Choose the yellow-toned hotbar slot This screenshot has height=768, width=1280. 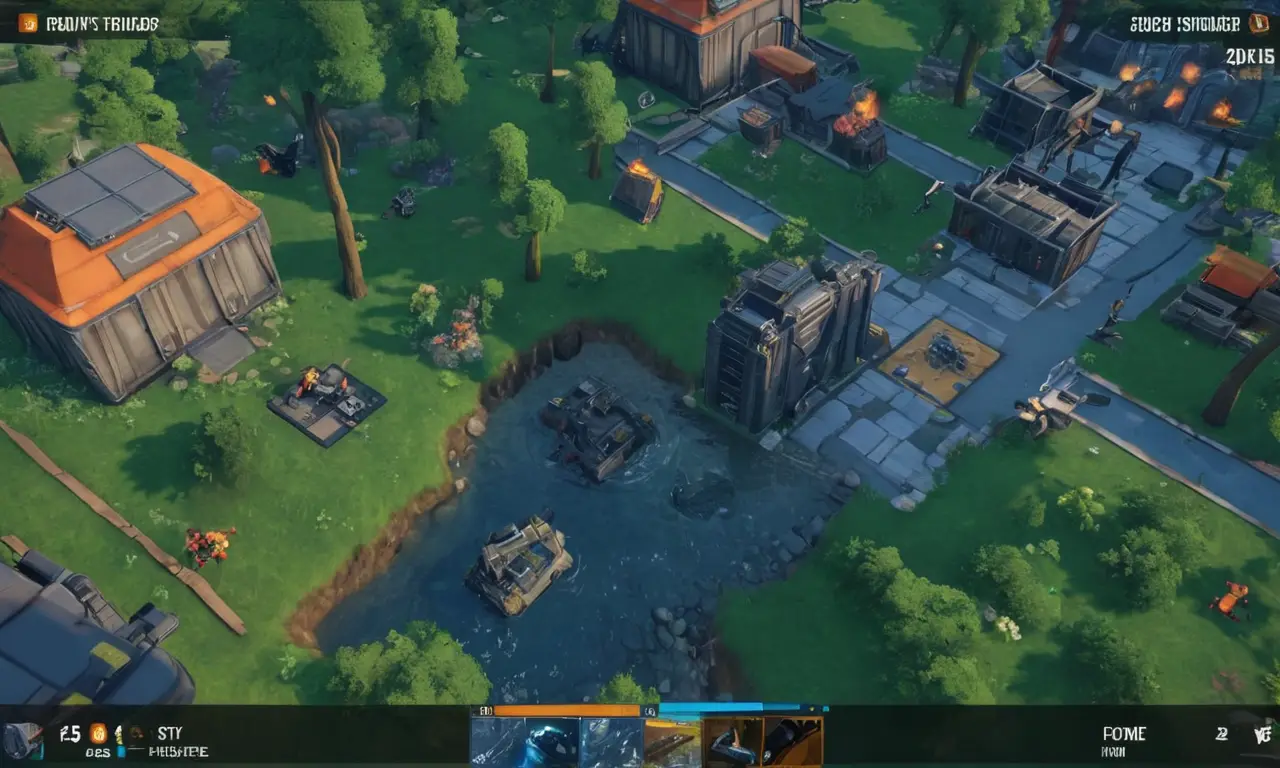point(672,742)
